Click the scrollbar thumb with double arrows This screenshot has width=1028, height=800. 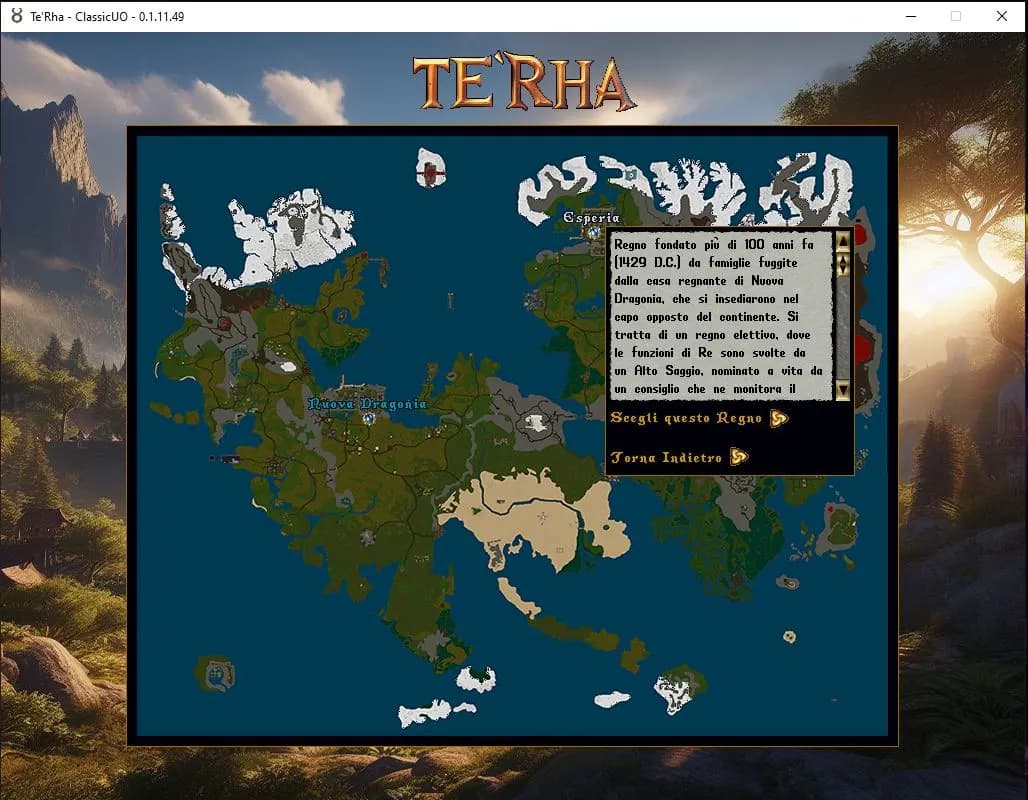843,264
